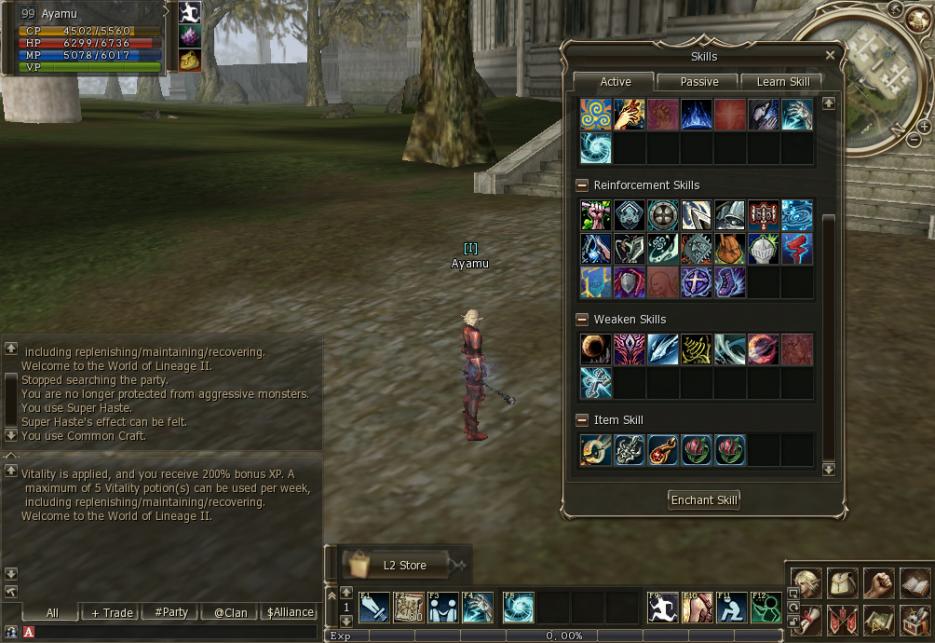Open the character portrait menu icon

[806, 583]
